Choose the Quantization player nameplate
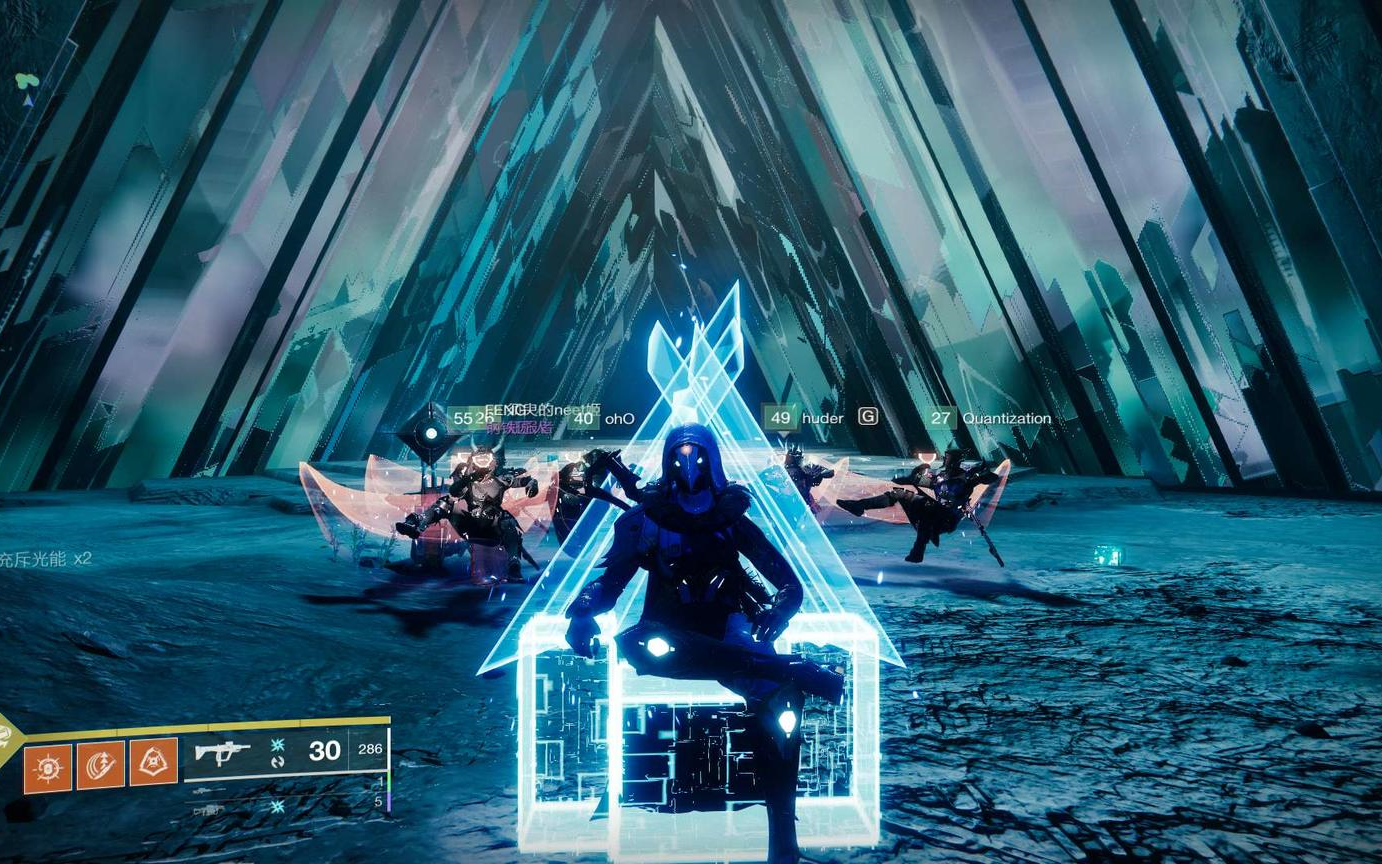The width and height of the screenshot is (1382, 864). click(x=1005, y=418)
